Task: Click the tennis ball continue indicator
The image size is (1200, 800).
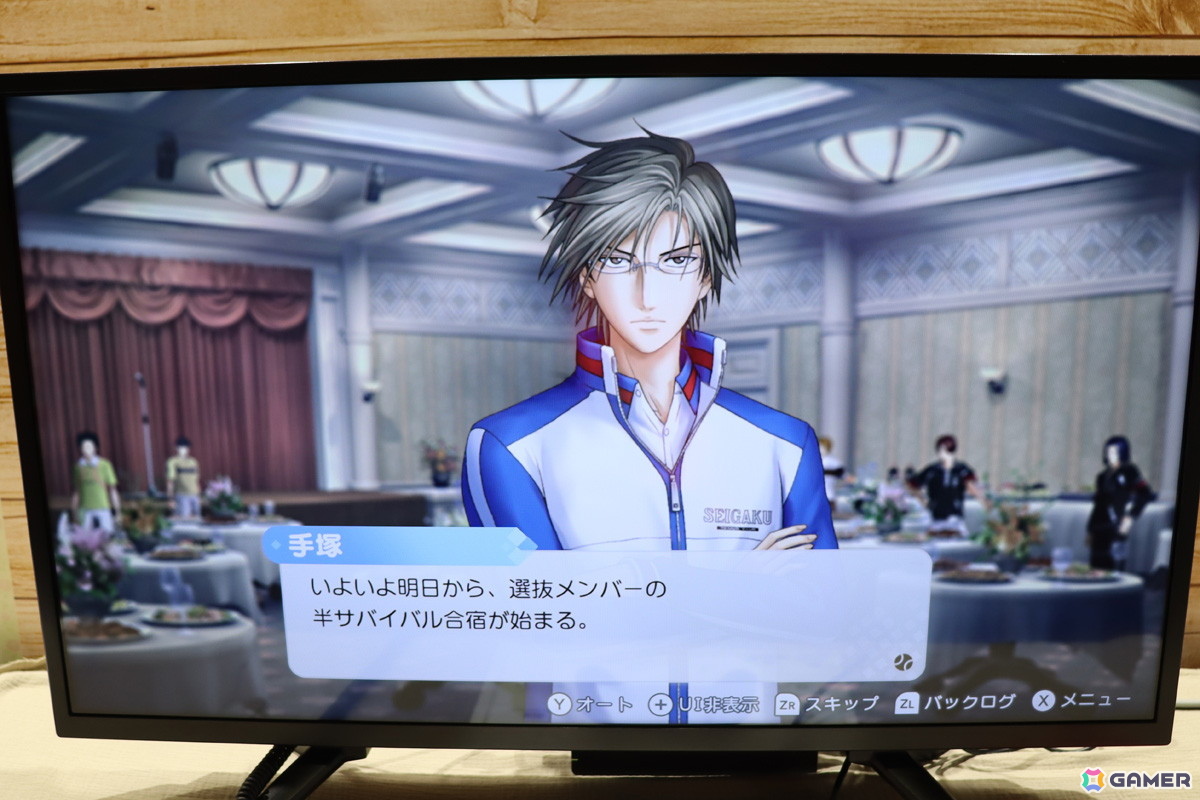Action: pyautogui.click(x=903, y=660)
